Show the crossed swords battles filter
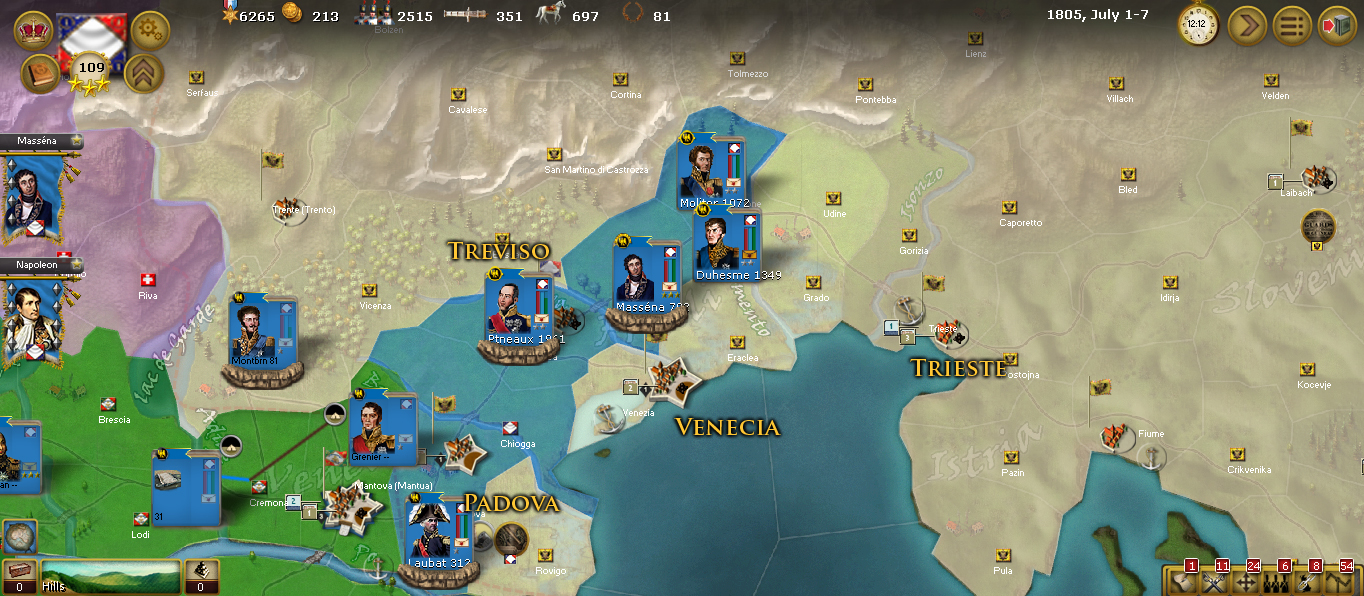1364x596 pixels. tap(1213, 581)
